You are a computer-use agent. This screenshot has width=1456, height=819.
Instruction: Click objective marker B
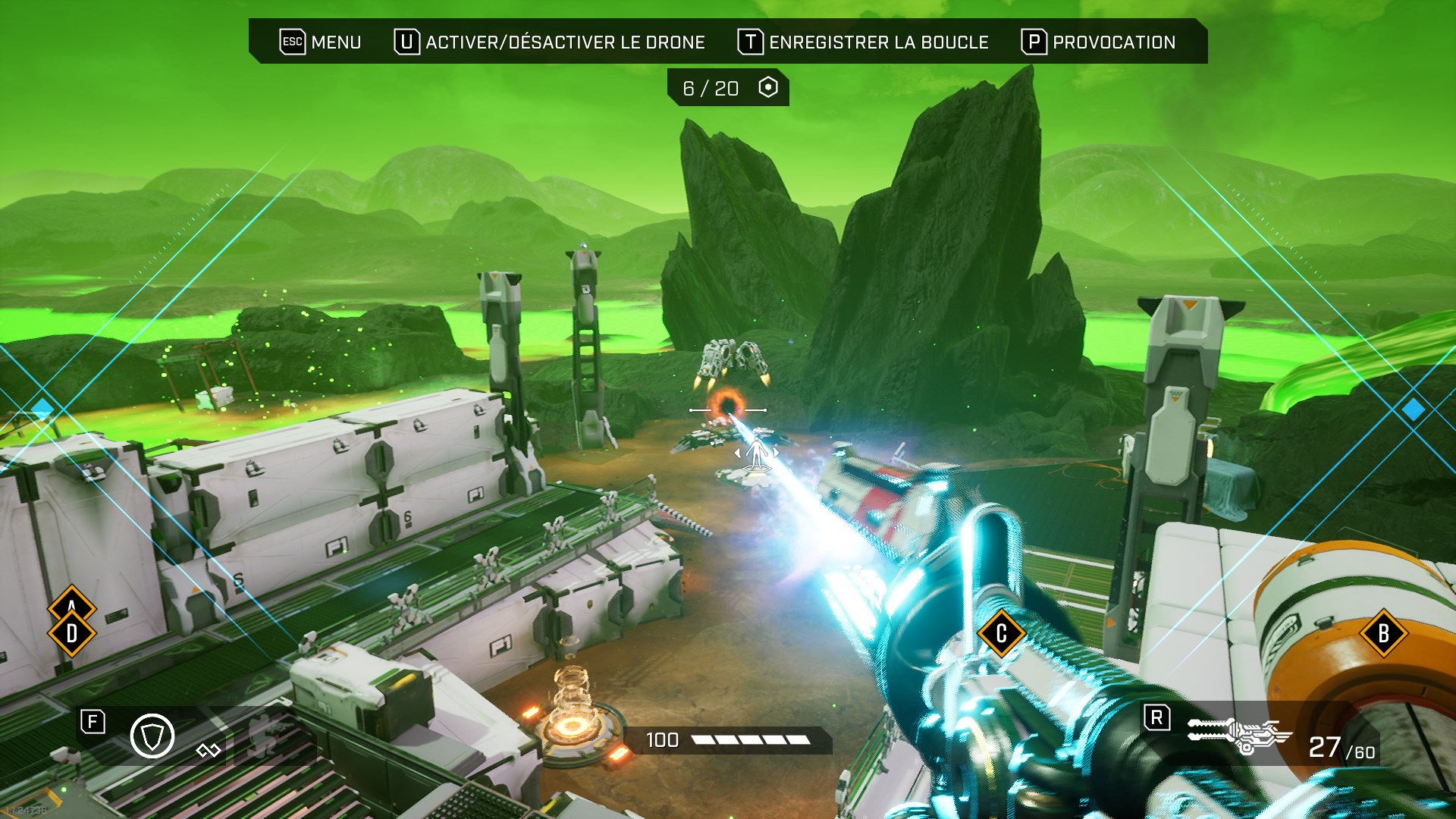(1383, 633)
